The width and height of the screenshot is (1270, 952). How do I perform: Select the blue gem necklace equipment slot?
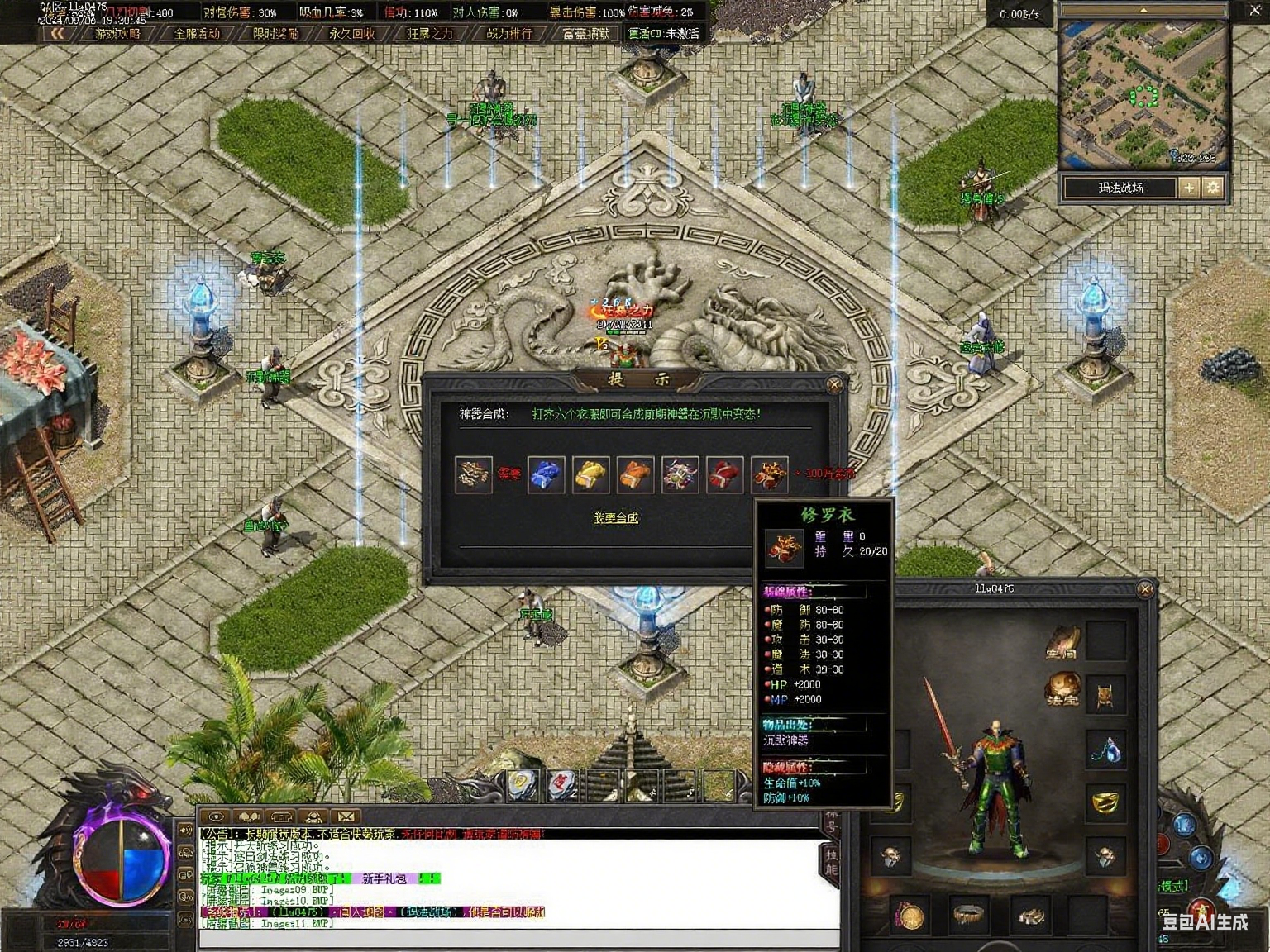click(1106, 750)
